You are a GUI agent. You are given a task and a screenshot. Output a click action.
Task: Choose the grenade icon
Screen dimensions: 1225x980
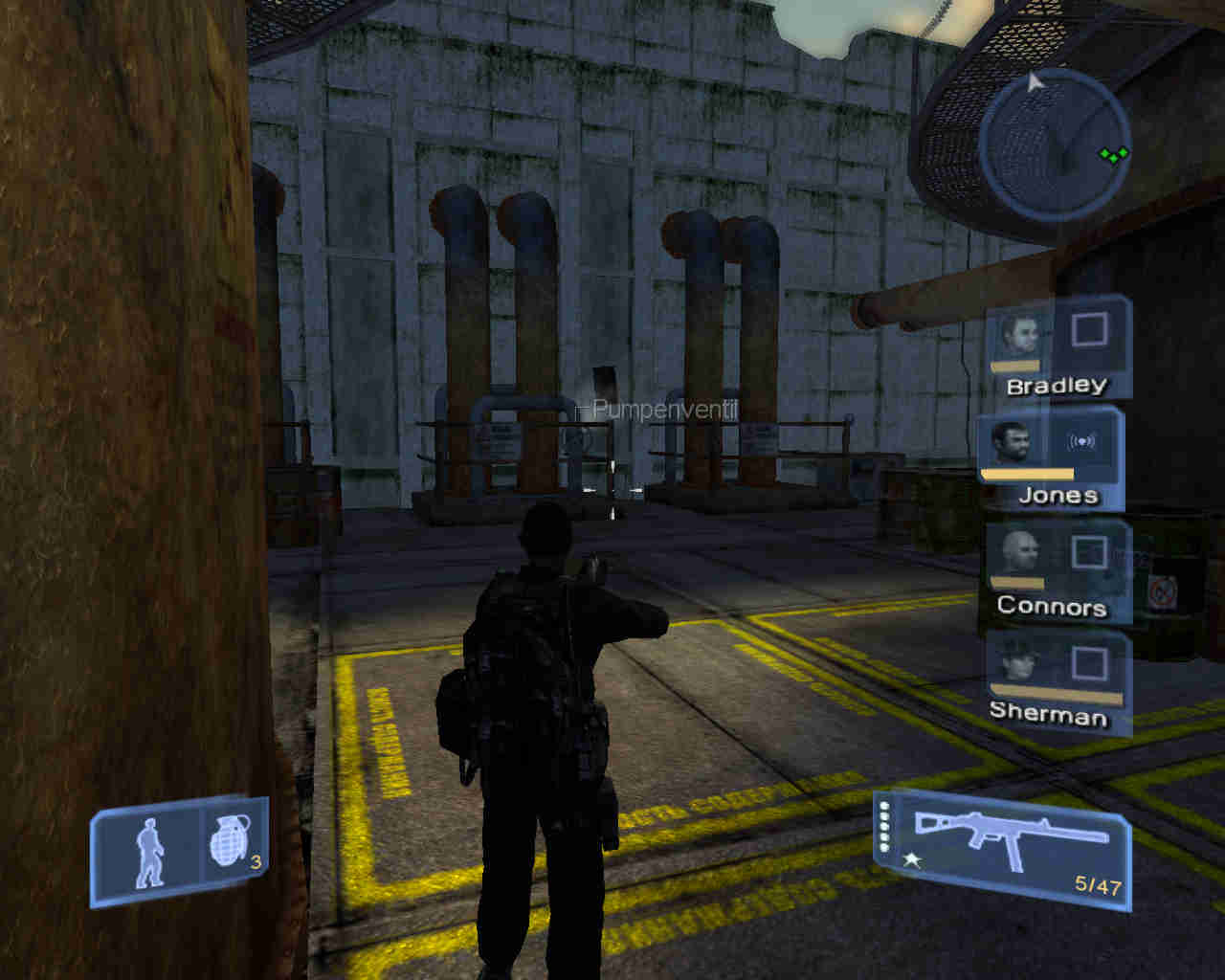[x=231, y=843]
